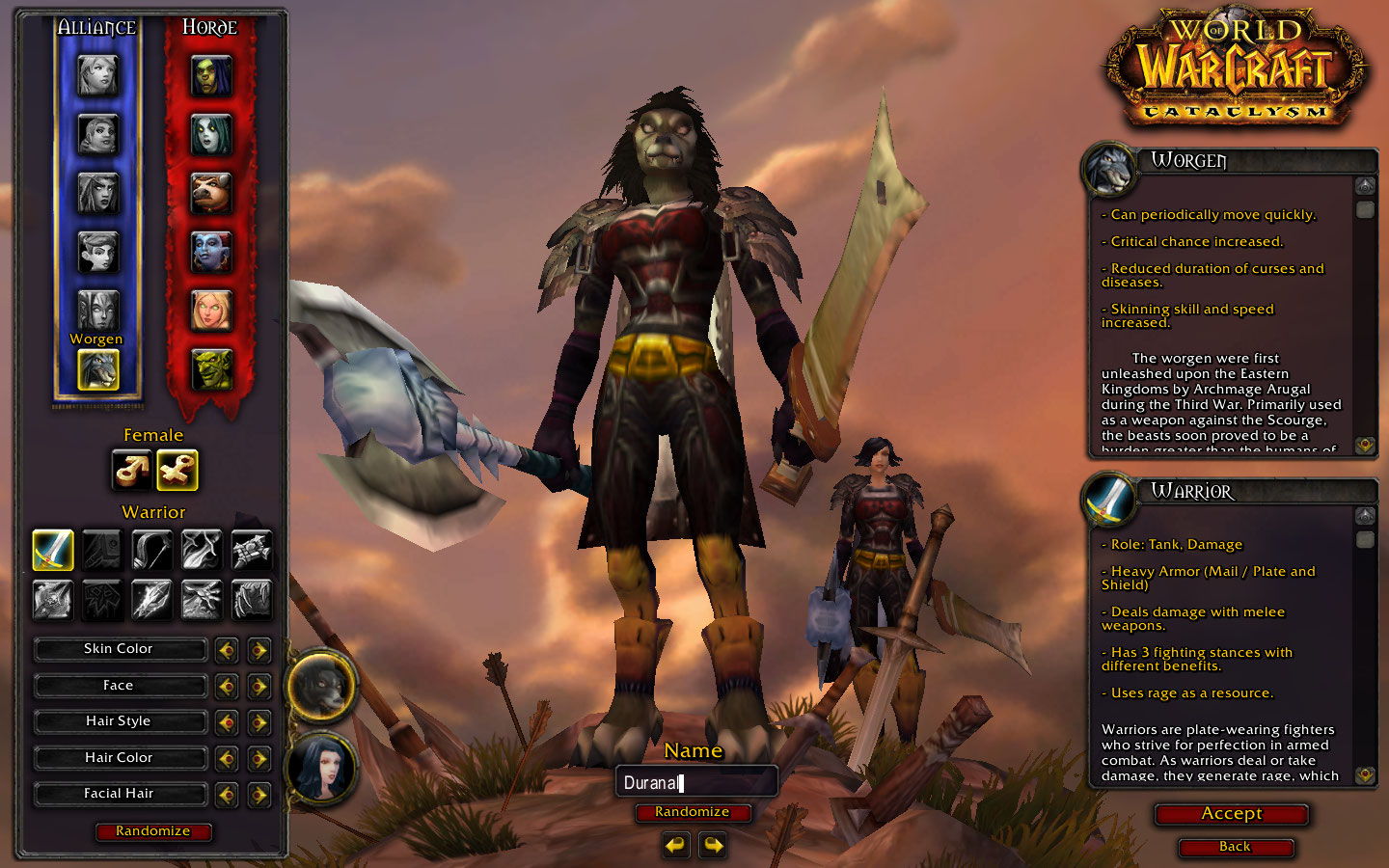The height and width of the screenshot is (868, 1389).
Task: Go to previous Hair Color
Action: [227, 759]
